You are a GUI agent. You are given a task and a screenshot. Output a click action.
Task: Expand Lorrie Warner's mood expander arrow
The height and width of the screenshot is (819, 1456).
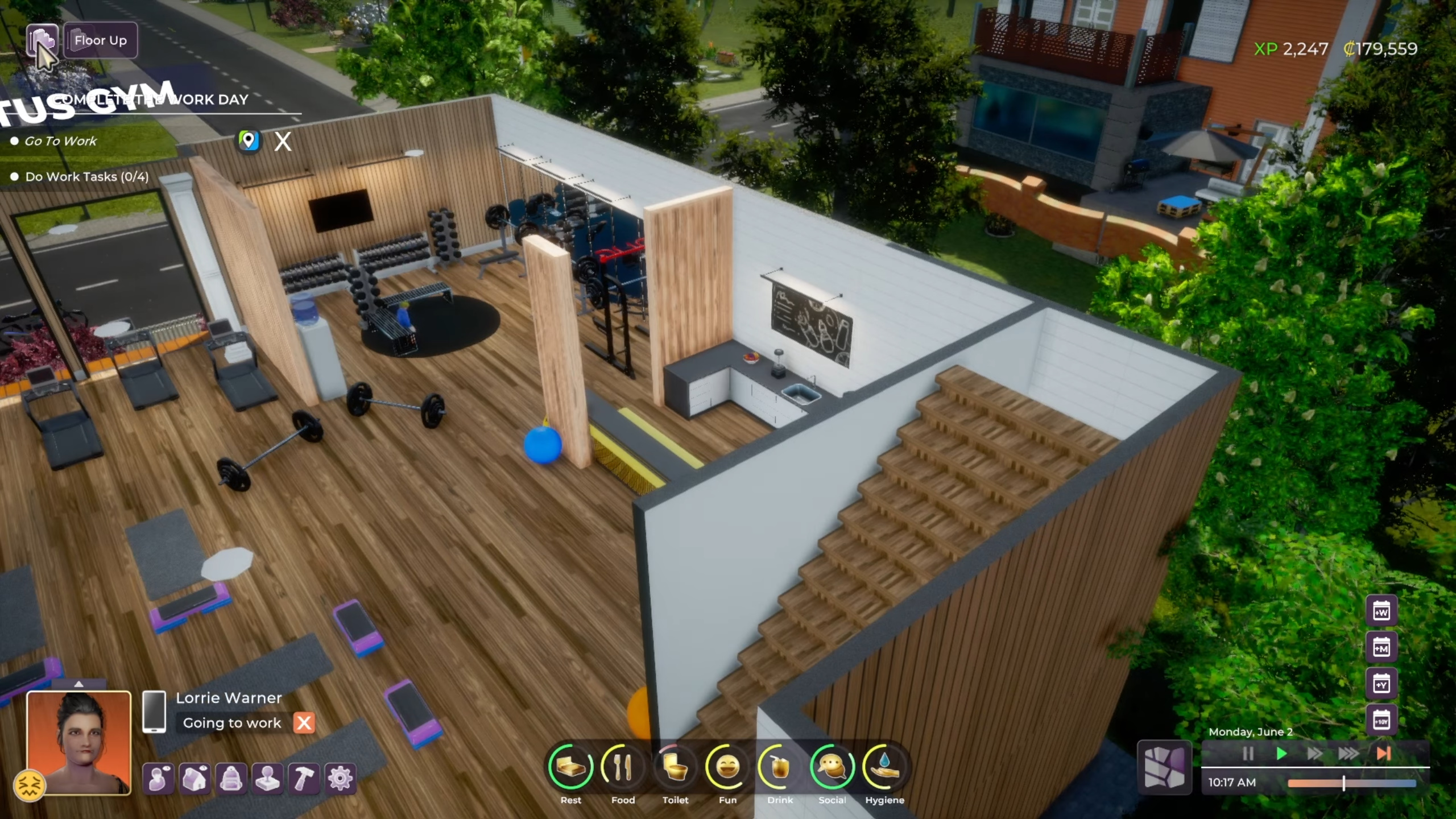pos(80,685)
